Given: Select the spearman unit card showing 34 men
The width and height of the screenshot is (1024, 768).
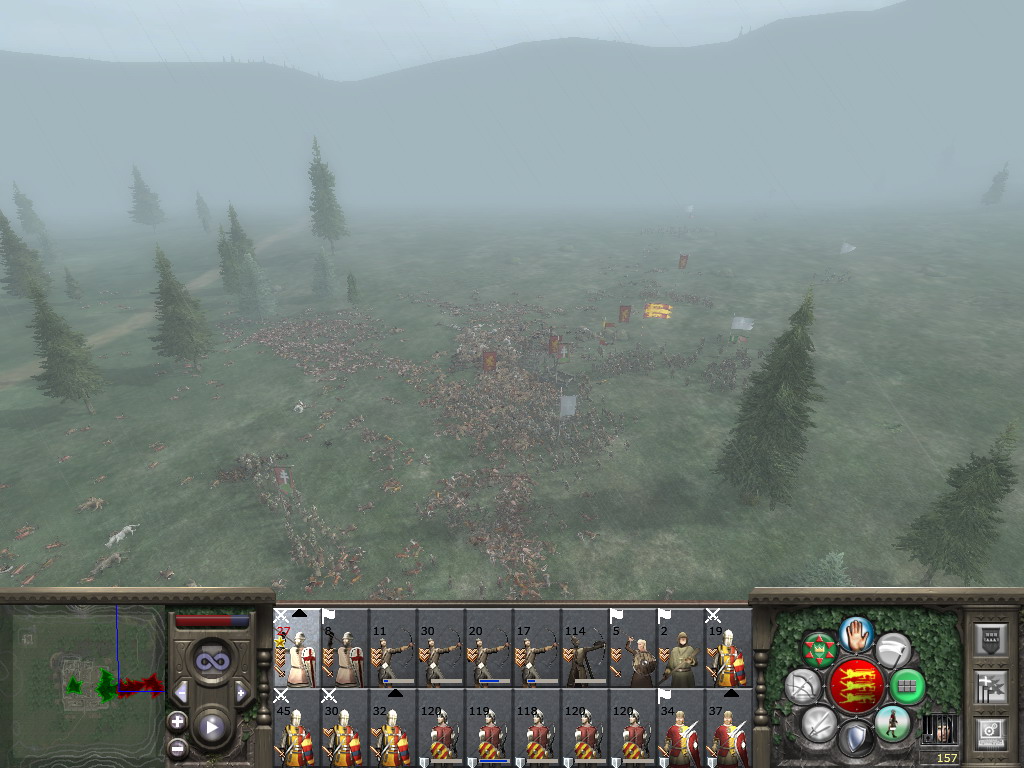Looking at the screenshot, I should (681, 728).
